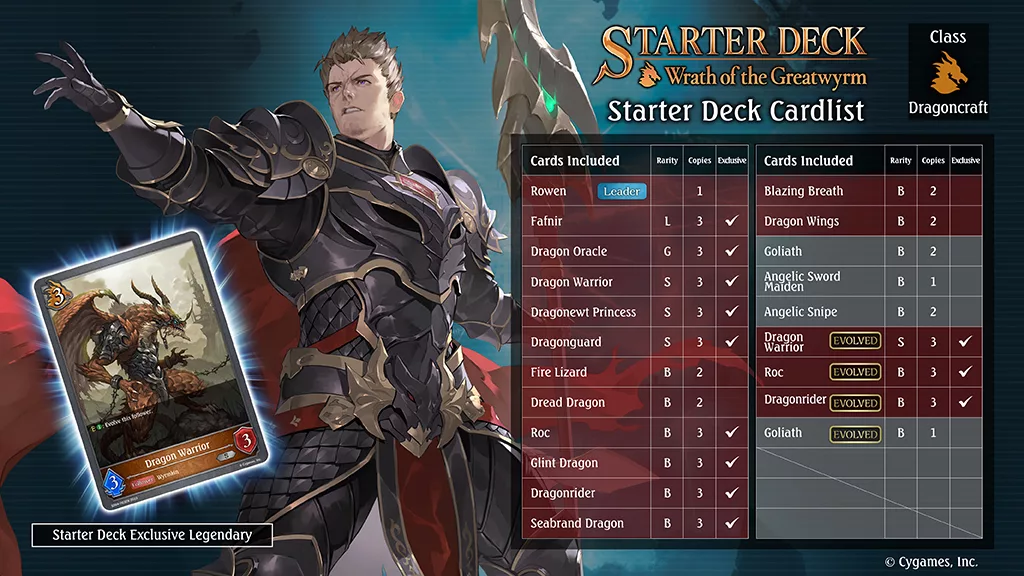Click the Starter Deck Exclusive Legendary label
Image resolution: width=1024 pixels, height=576 pixels.
click(x=152, y=535)
